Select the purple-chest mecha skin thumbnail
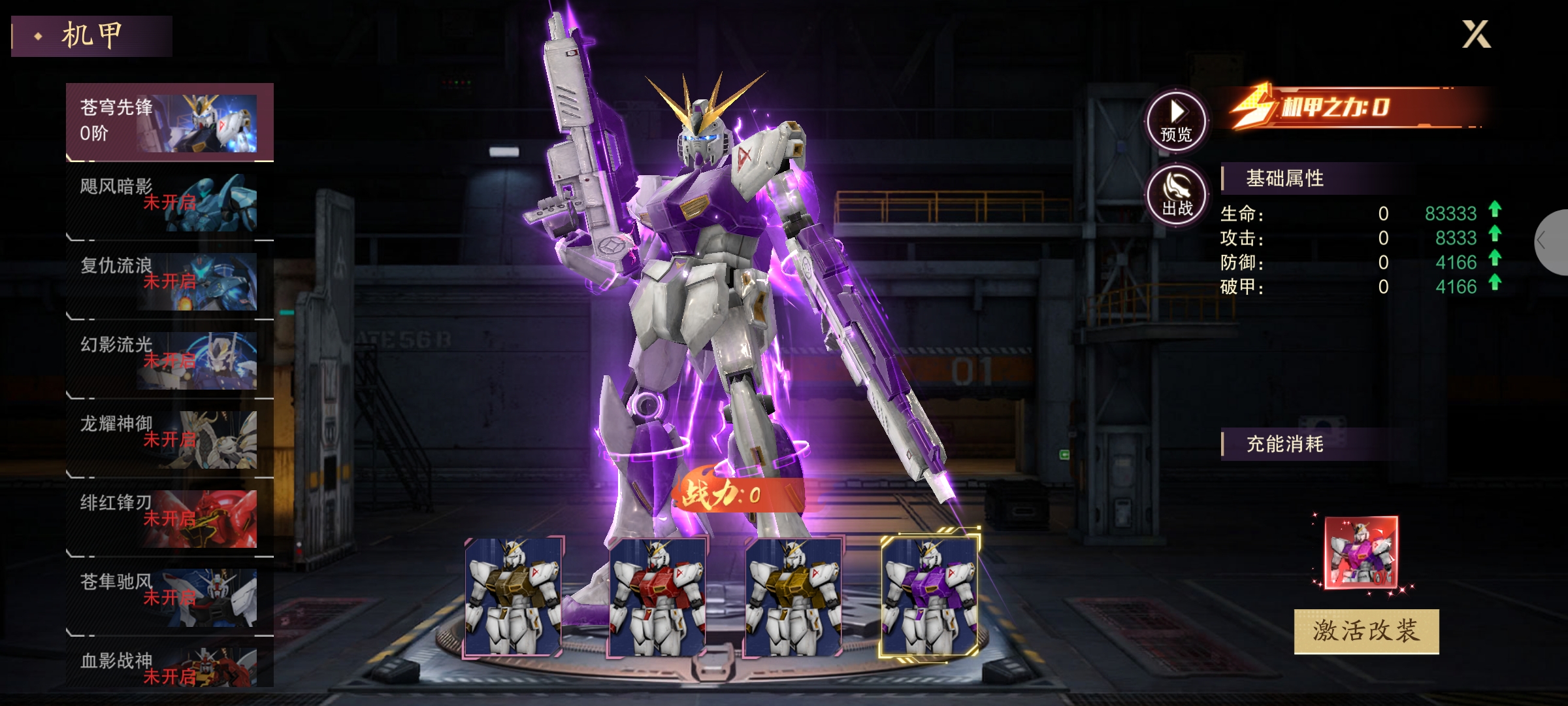This screenshot has width=1568, height=706. pyautogui.click(x=930, y=596)
